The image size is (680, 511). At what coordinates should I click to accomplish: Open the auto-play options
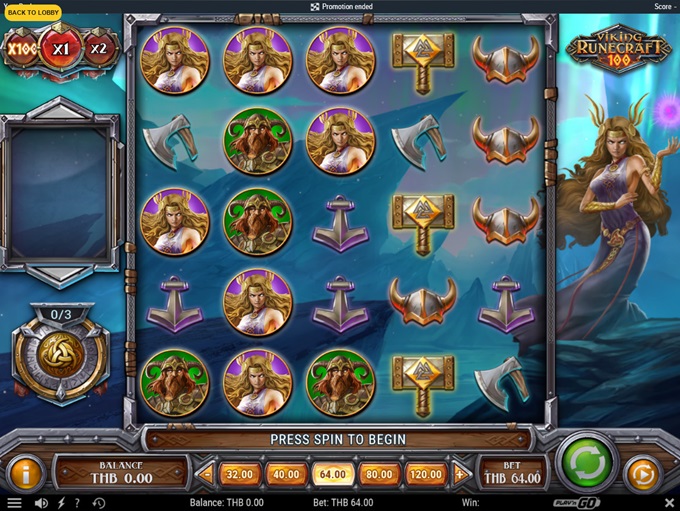[643, 473]
